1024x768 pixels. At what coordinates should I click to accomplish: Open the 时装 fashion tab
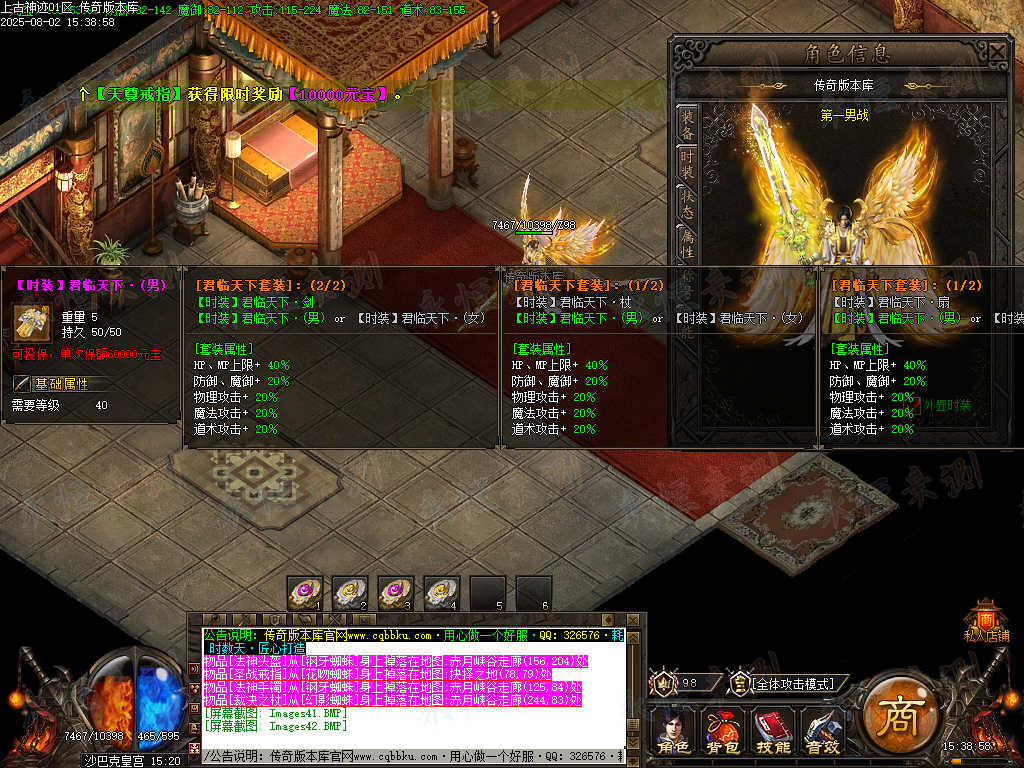[688, 165]
